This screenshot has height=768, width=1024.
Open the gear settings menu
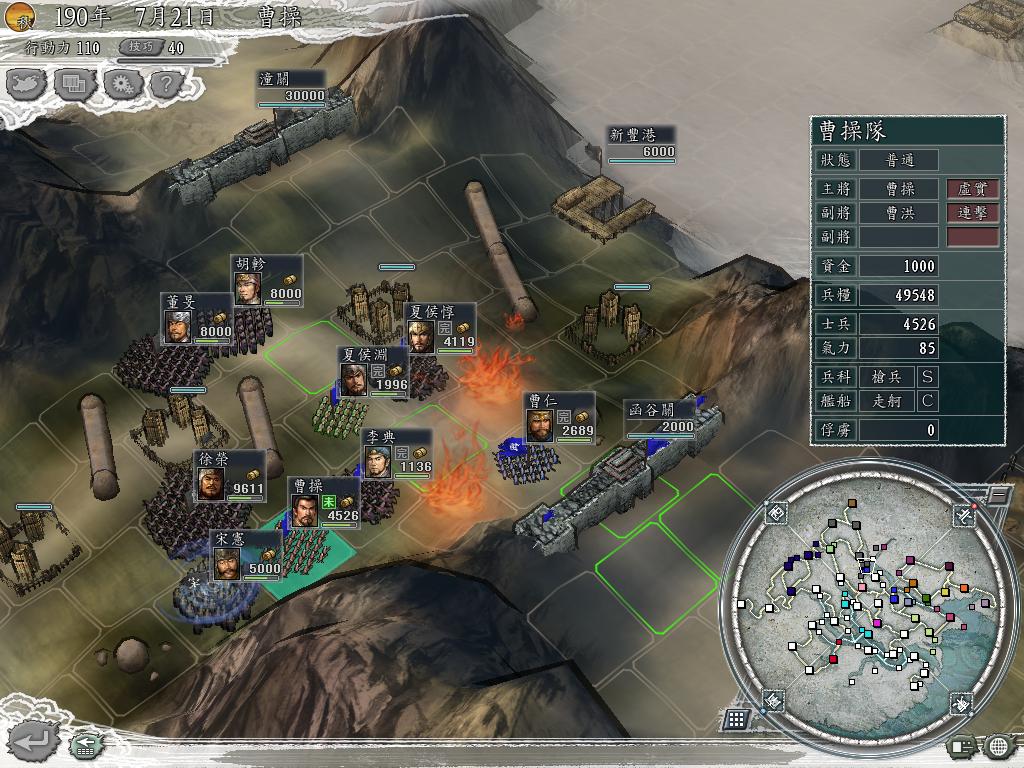(x=119, y=83)
